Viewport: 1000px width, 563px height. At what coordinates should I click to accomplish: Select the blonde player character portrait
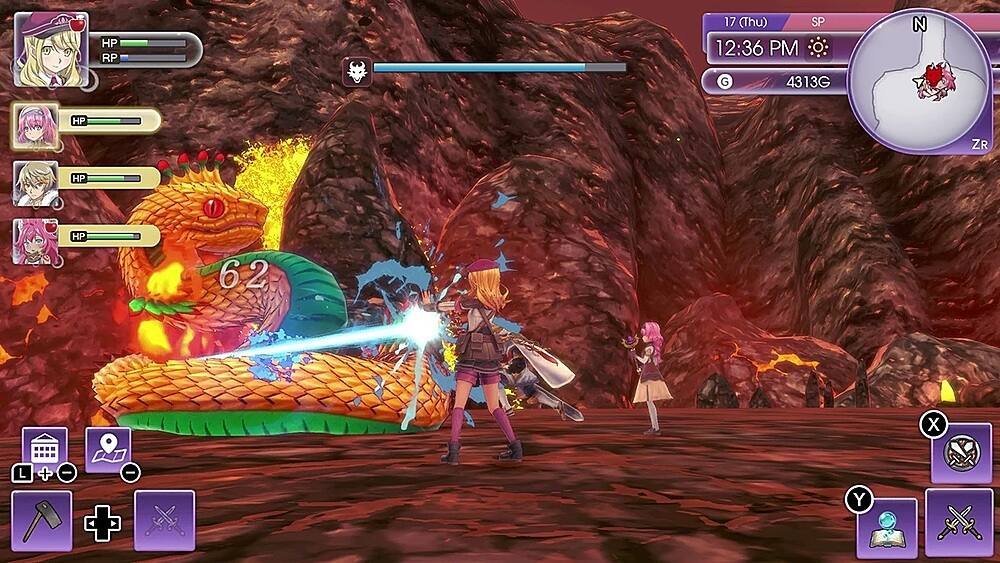51,49
